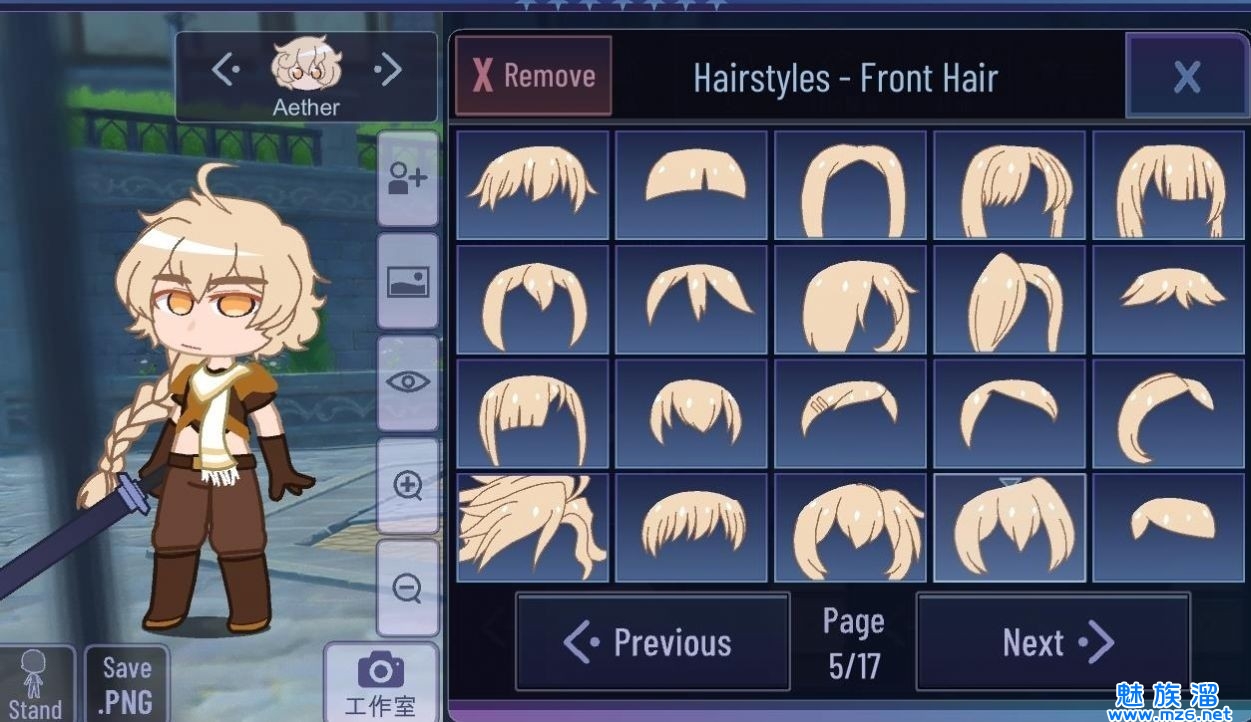
Task: Select the large spiky windswept hairstyle
Action: pos(532,526)
